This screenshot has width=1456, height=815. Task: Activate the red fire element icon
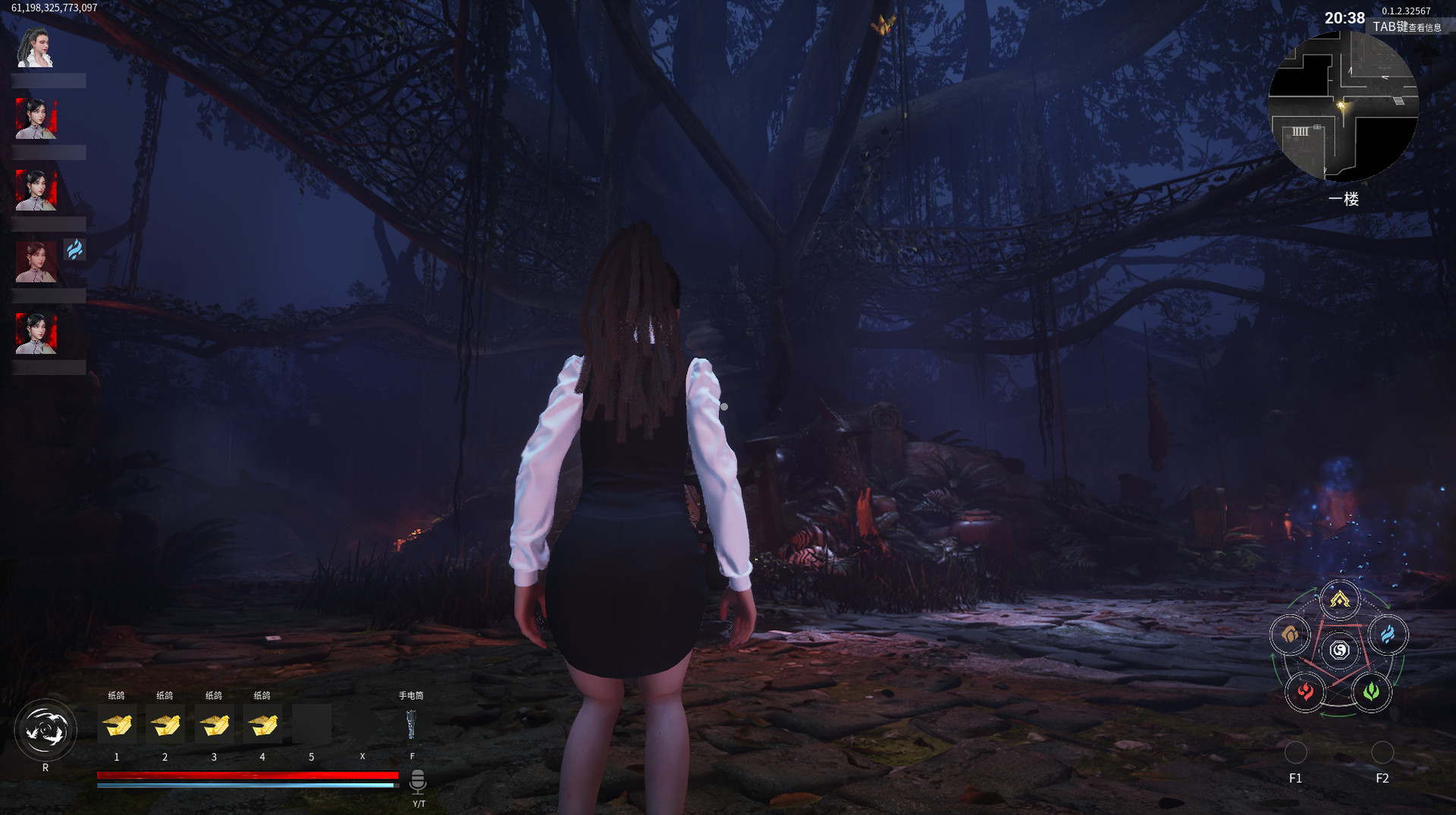pos(1306,692)
